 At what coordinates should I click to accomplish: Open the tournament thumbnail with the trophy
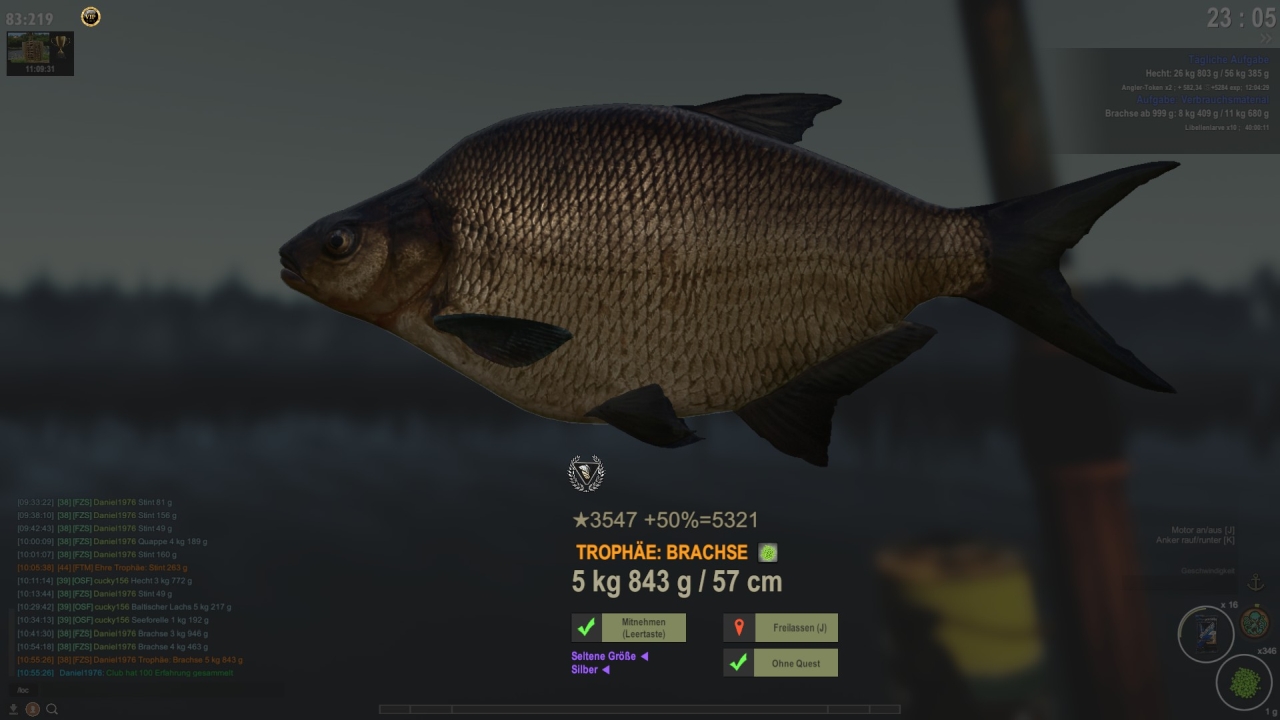[x=40, y=53]
